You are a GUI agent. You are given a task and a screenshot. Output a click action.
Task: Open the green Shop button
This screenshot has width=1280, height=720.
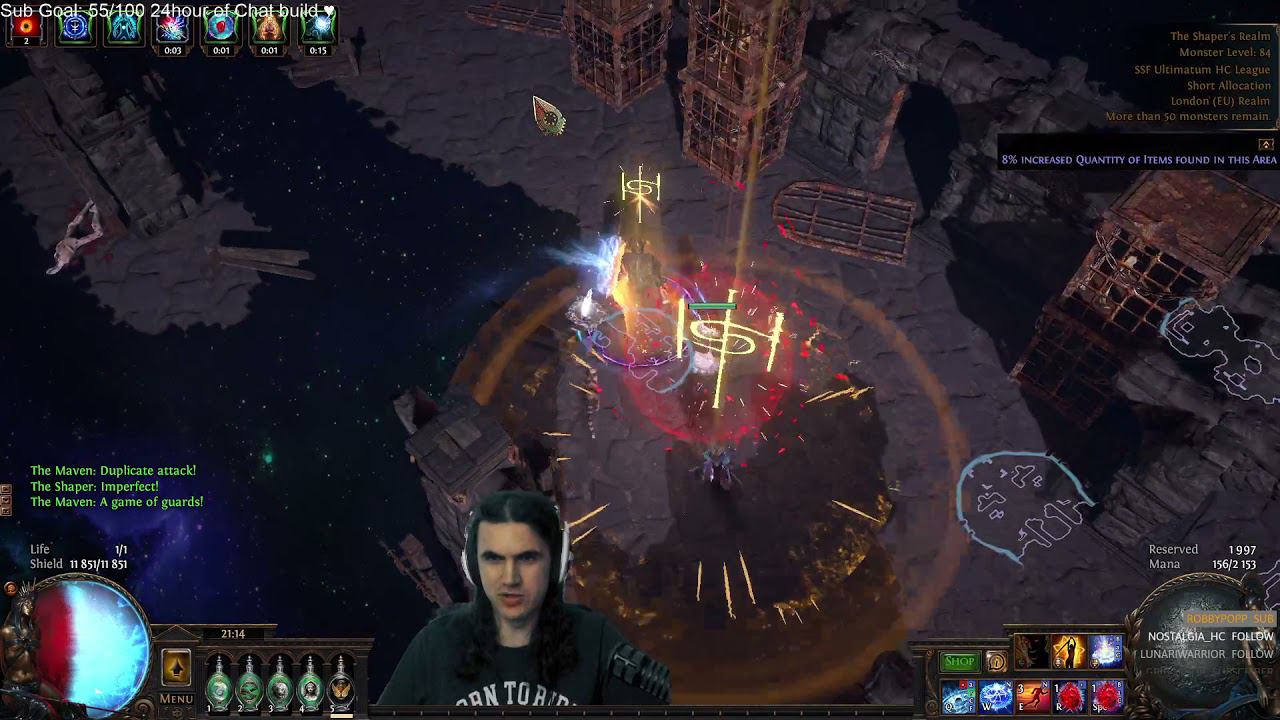pyautogui.click(x=959, y=661)
